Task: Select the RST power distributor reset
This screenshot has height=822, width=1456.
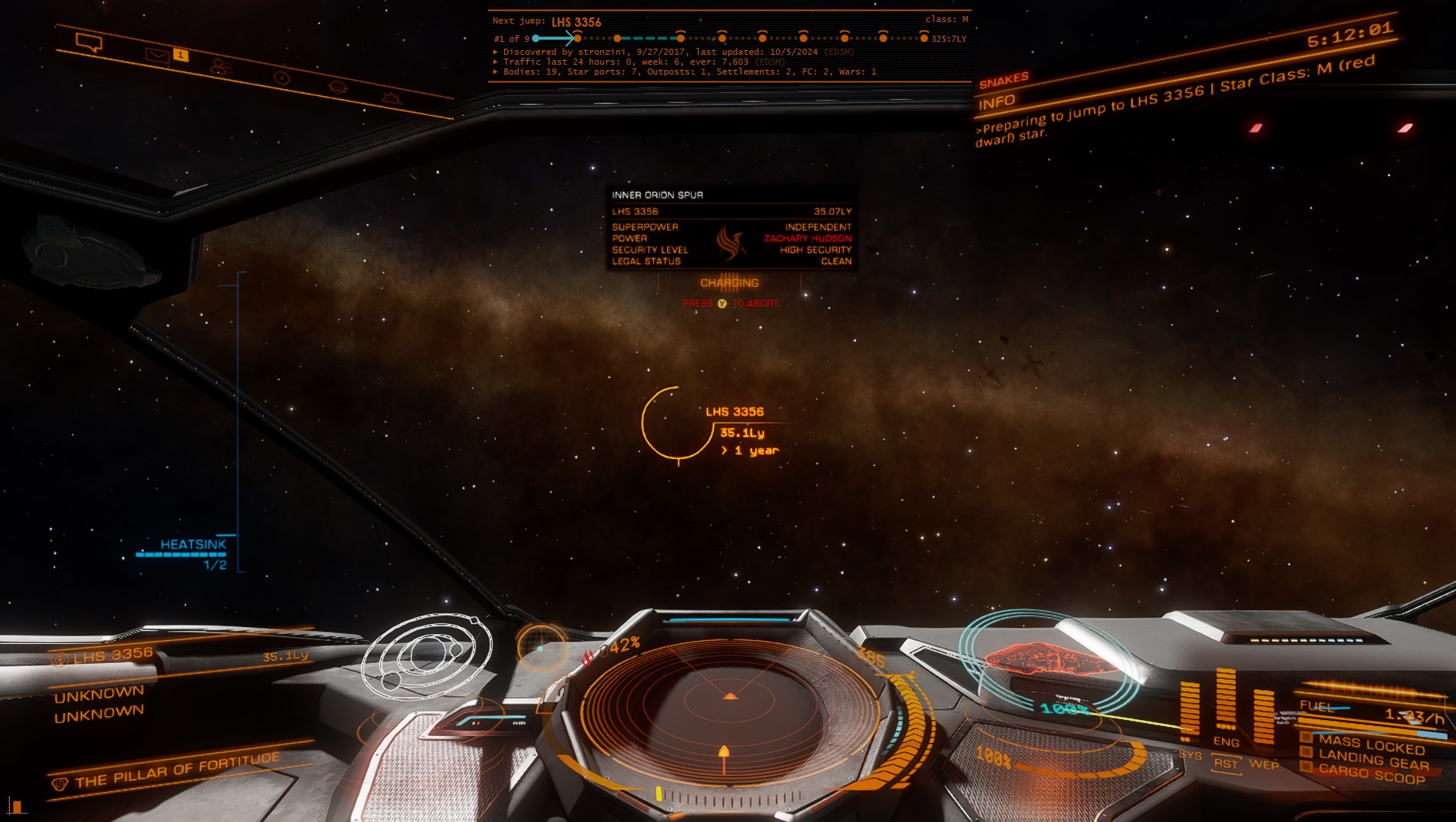Action: tap(1226, 763)
